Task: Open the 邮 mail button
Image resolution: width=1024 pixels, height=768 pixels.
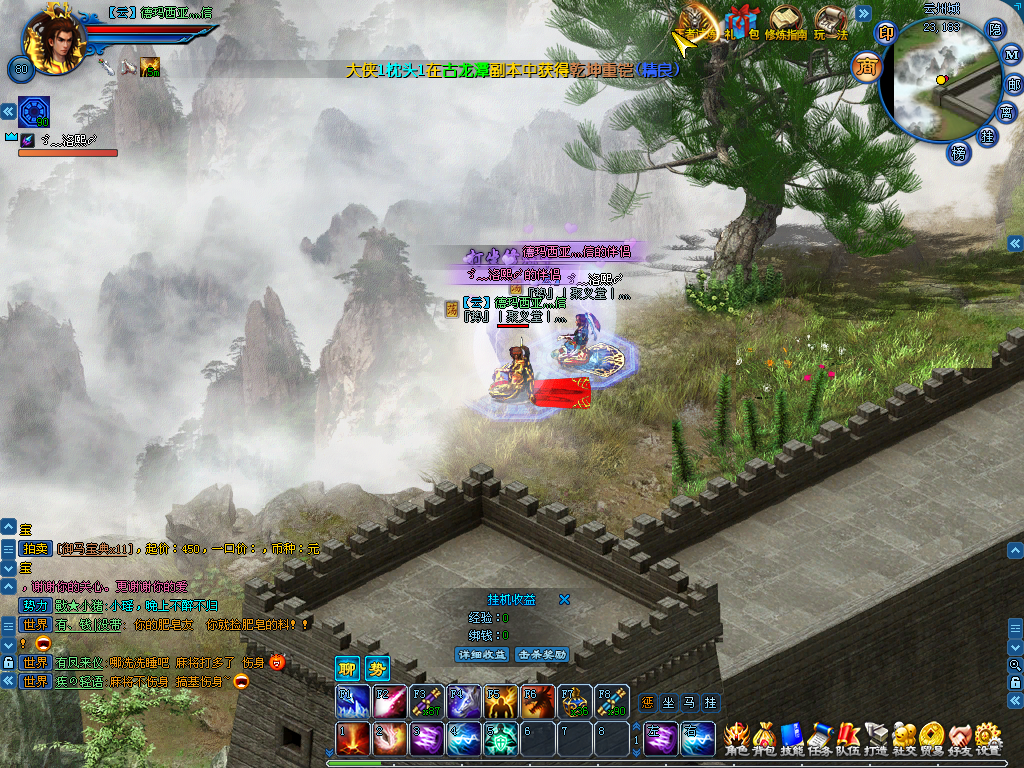Action: click(x=1013, y=83)
